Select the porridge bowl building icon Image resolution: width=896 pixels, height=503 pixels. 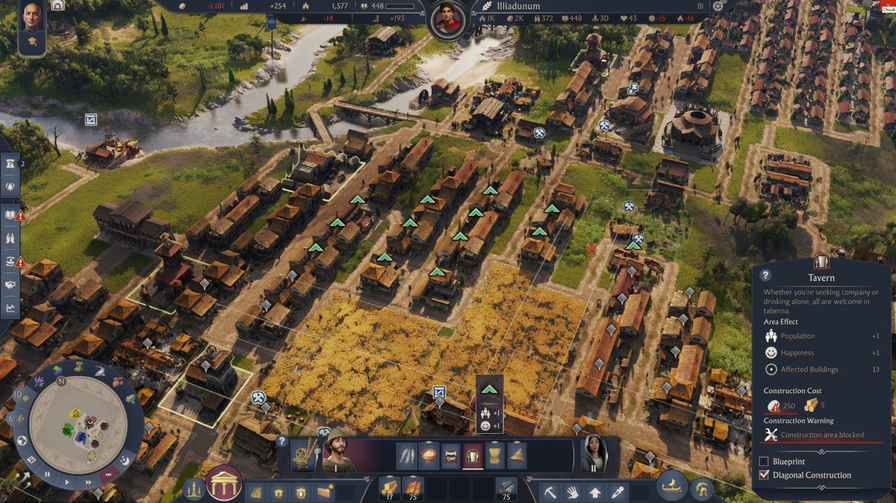428,456
